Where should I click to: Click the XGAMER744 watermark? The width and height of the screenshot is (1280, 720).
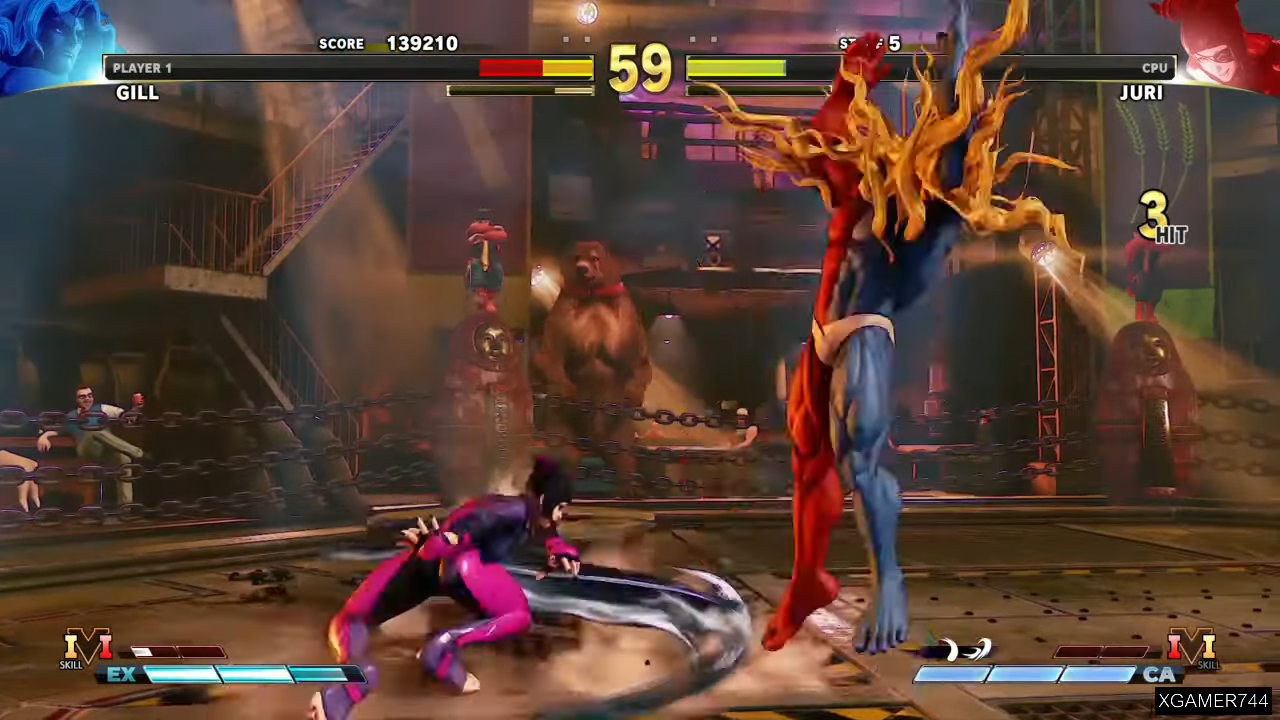1215,702
